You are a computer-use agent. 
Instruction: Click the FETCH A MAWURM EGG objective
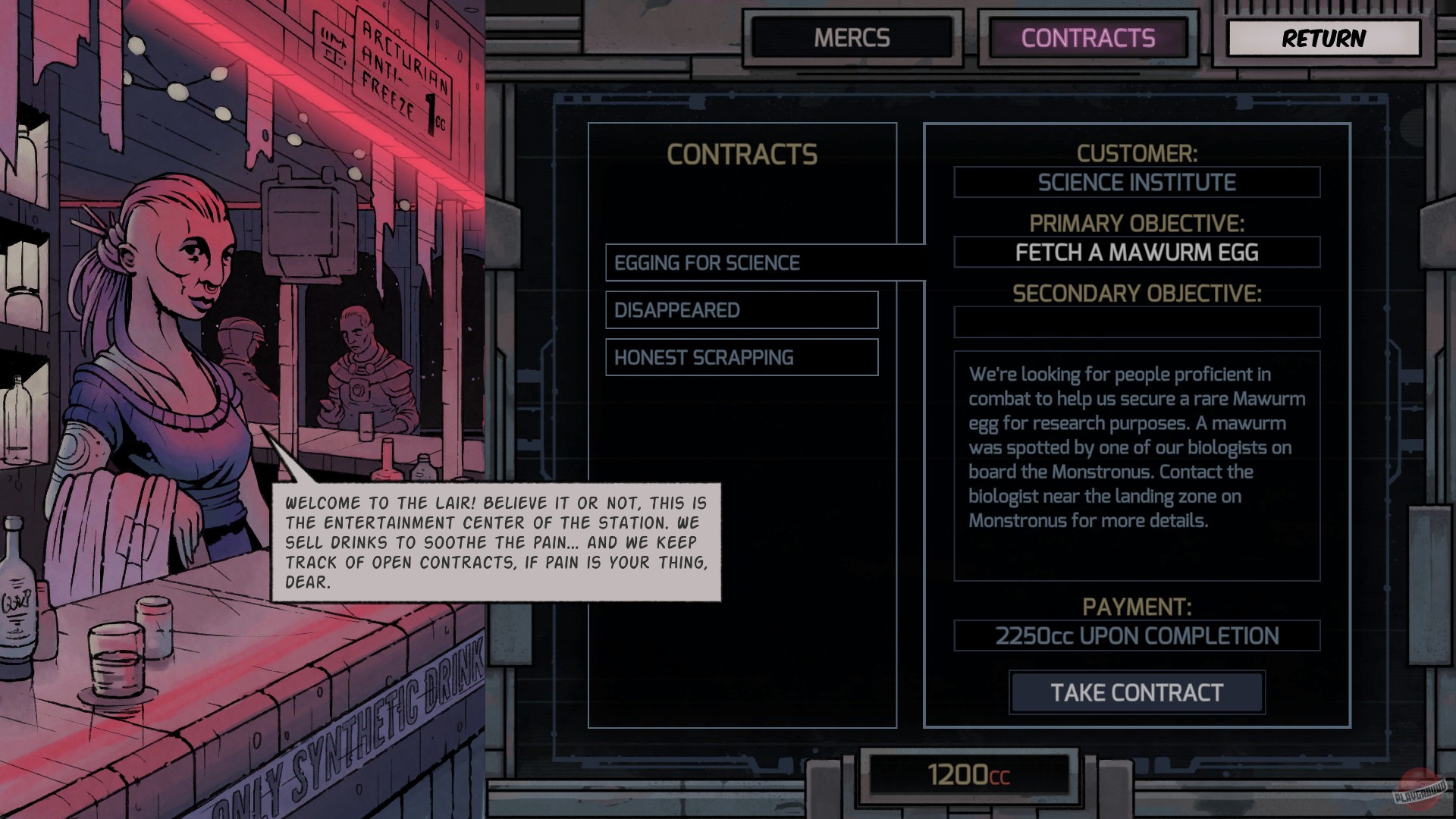click(1136, 252)
